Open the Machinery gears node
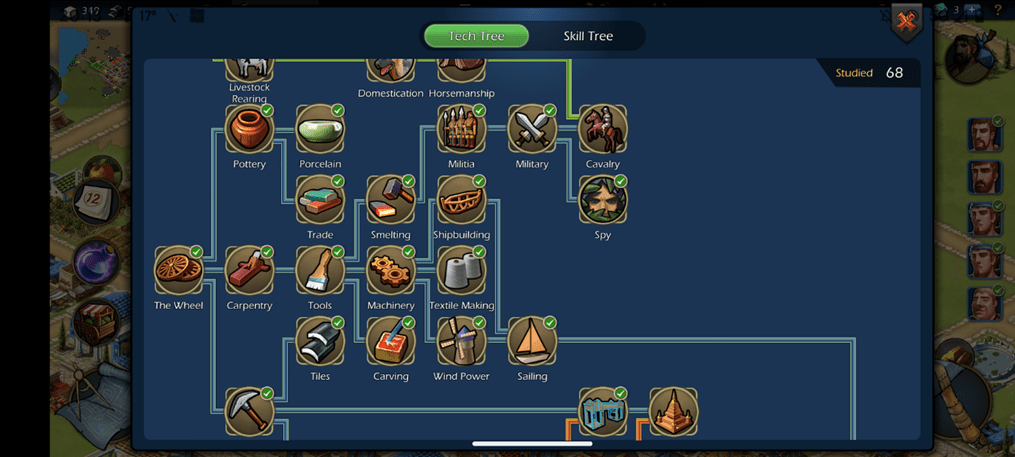1015x457 pixels. 390,271
